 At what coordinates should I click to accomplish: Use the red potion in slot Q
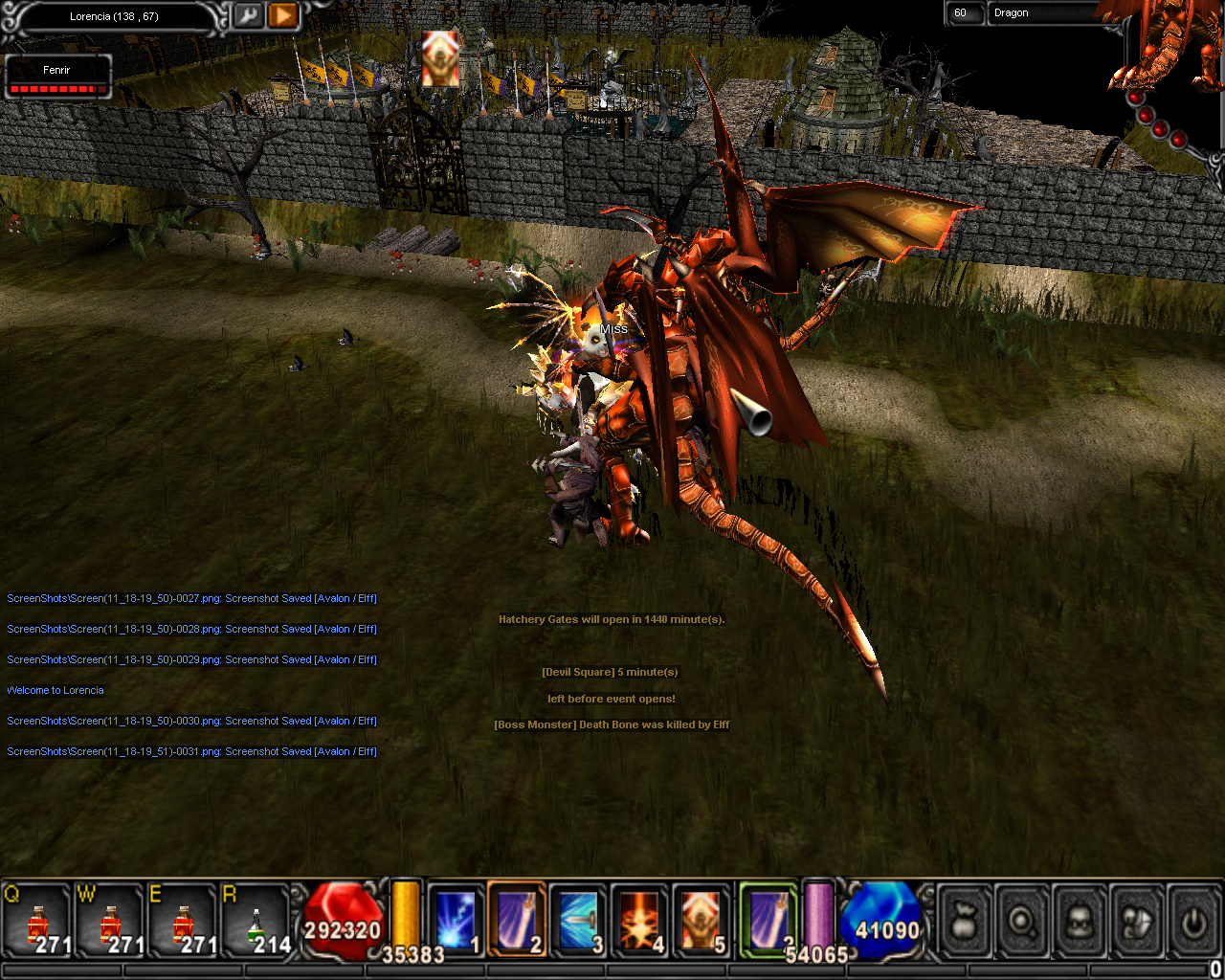38,922
